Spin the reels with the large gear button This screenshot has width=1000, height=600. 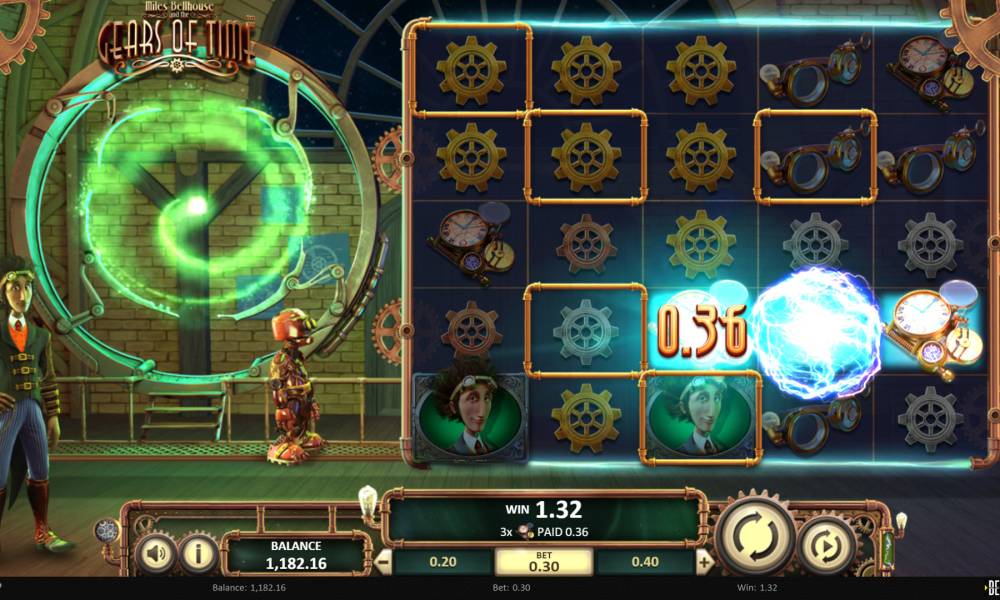[x=758, y=535]
